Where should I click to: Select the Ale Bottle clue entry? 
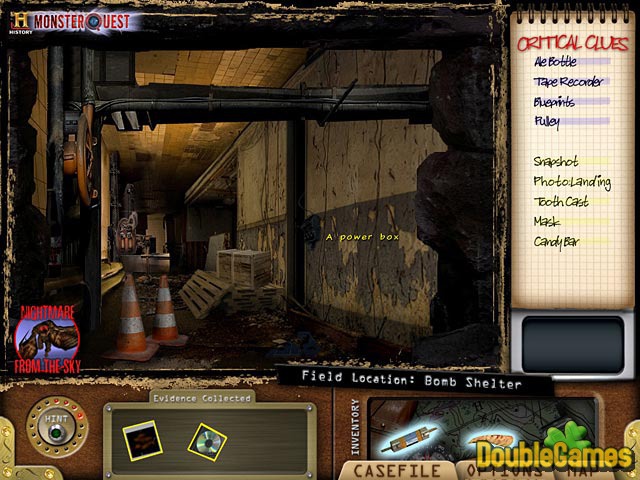pyautogui.click(x=555, y=63)
